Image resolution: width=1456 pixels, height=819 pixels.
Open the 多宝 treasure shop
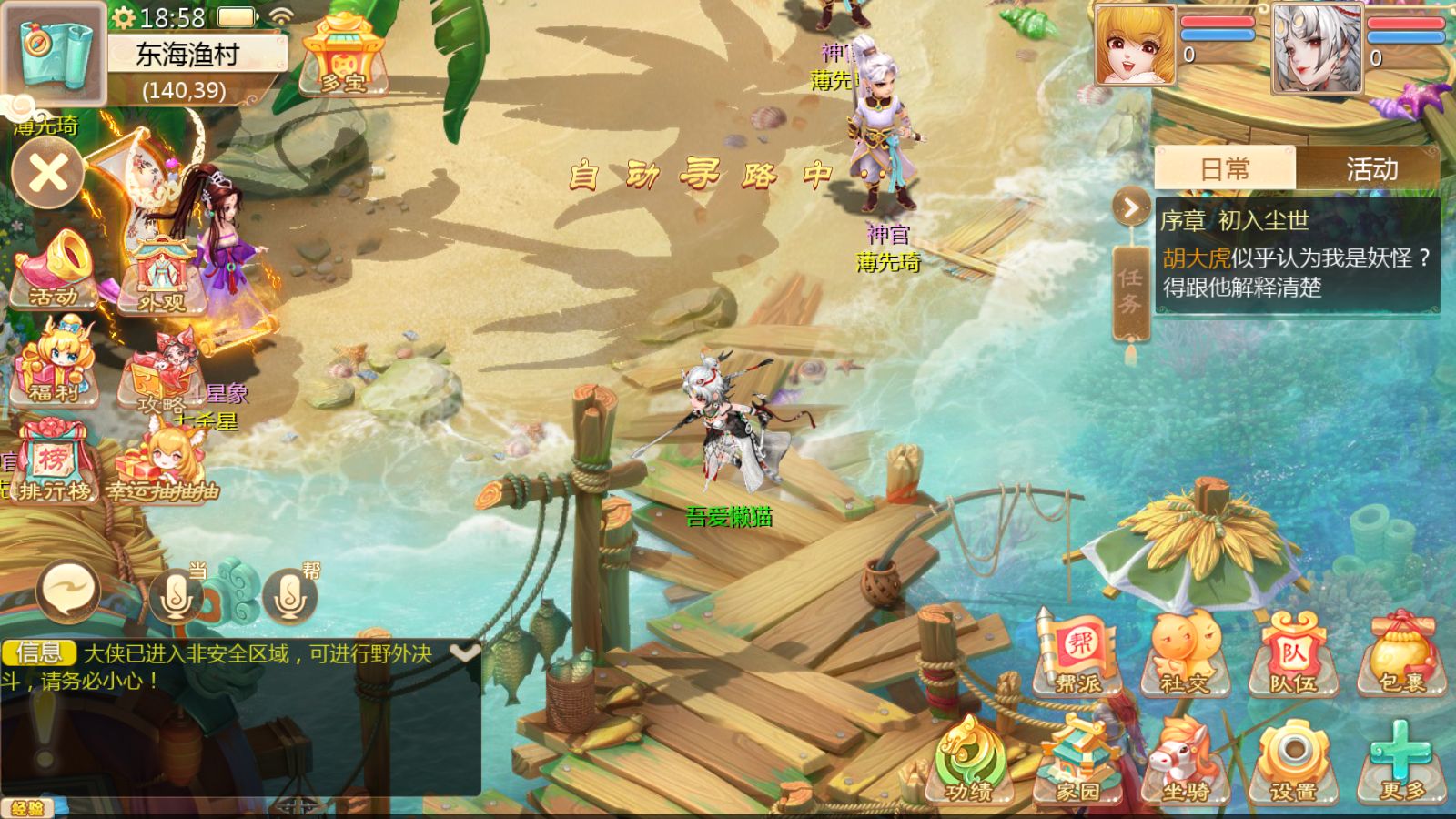click(343, 56)
